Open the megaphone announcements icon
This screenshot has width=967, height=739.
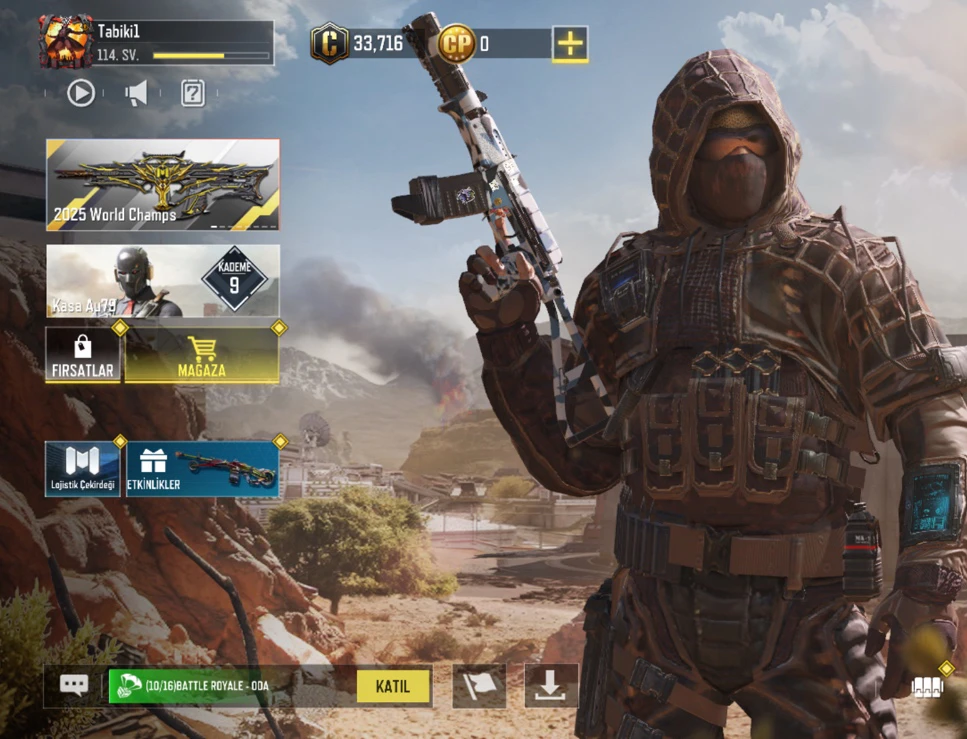pos(136,93)
